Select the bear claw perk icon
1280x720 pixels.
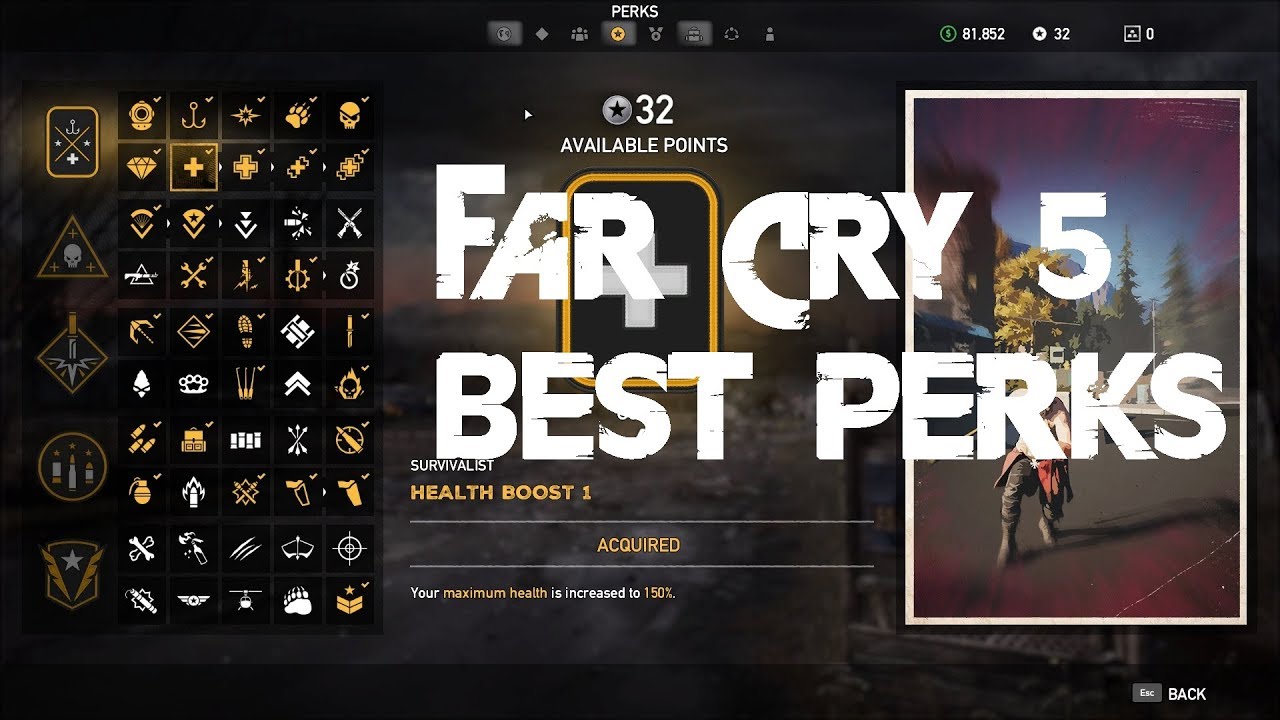pyautogui.click(x=297, y=600)
